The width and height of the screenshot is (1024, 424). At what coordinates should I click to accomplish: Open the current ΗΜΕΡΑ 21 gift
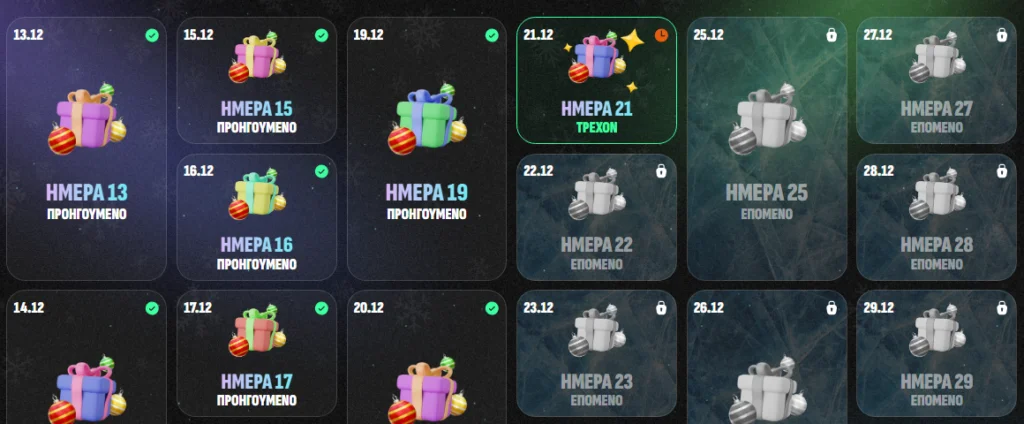[597, 81]
